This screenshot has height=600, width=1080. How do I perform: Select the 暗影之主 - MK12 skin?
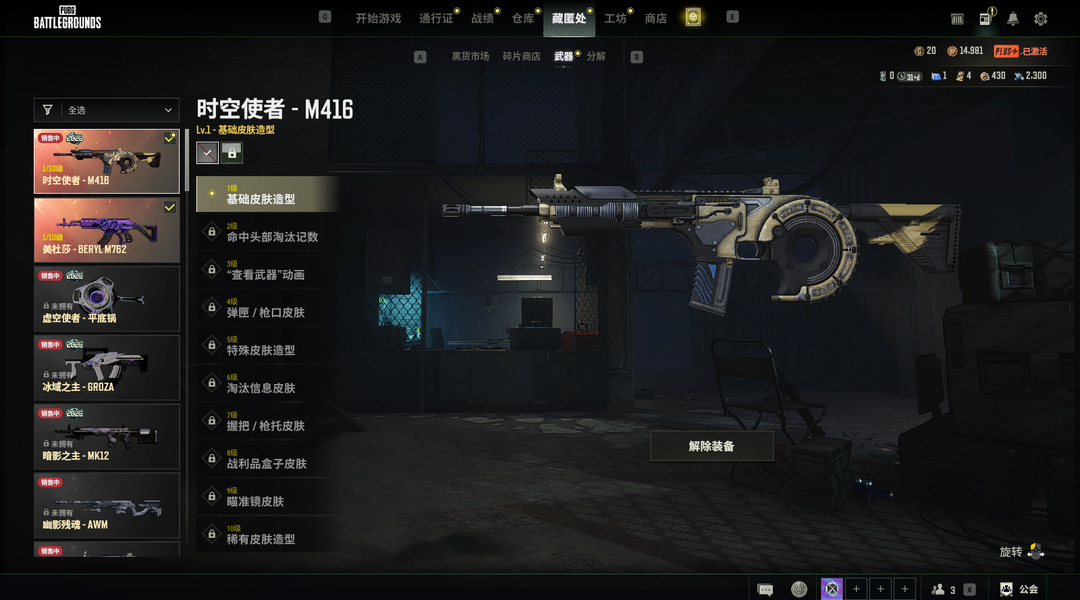click(x=107, y=436)
